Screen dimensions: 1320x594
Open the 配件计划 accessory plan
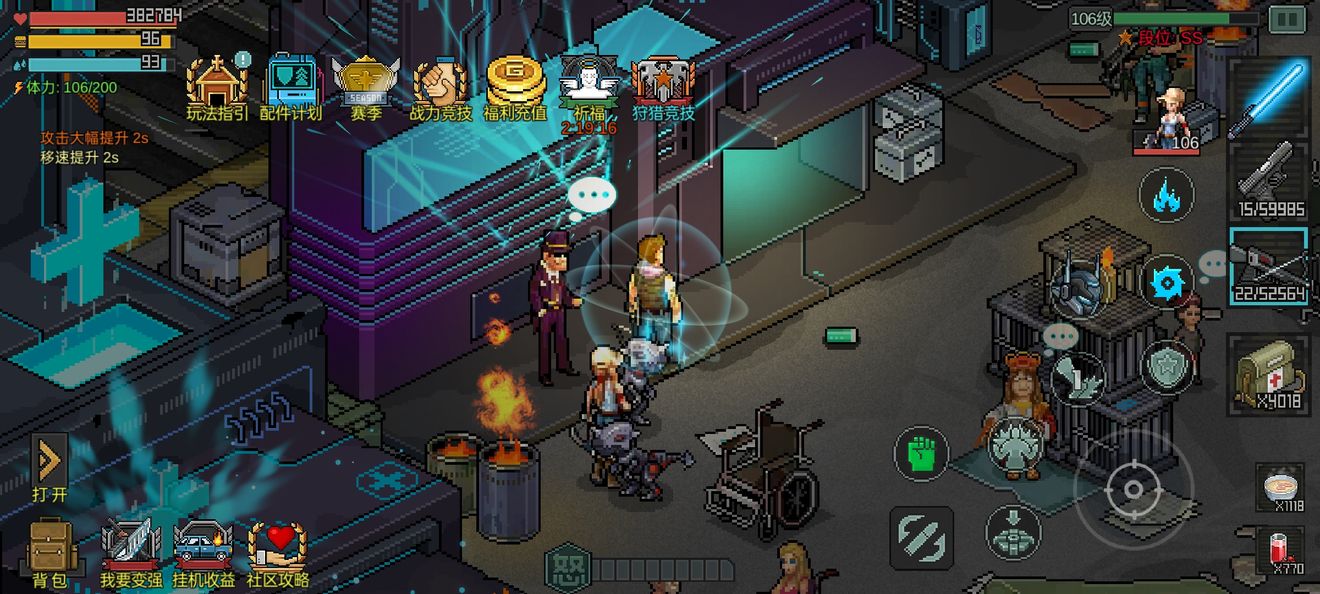click(291, 84)
